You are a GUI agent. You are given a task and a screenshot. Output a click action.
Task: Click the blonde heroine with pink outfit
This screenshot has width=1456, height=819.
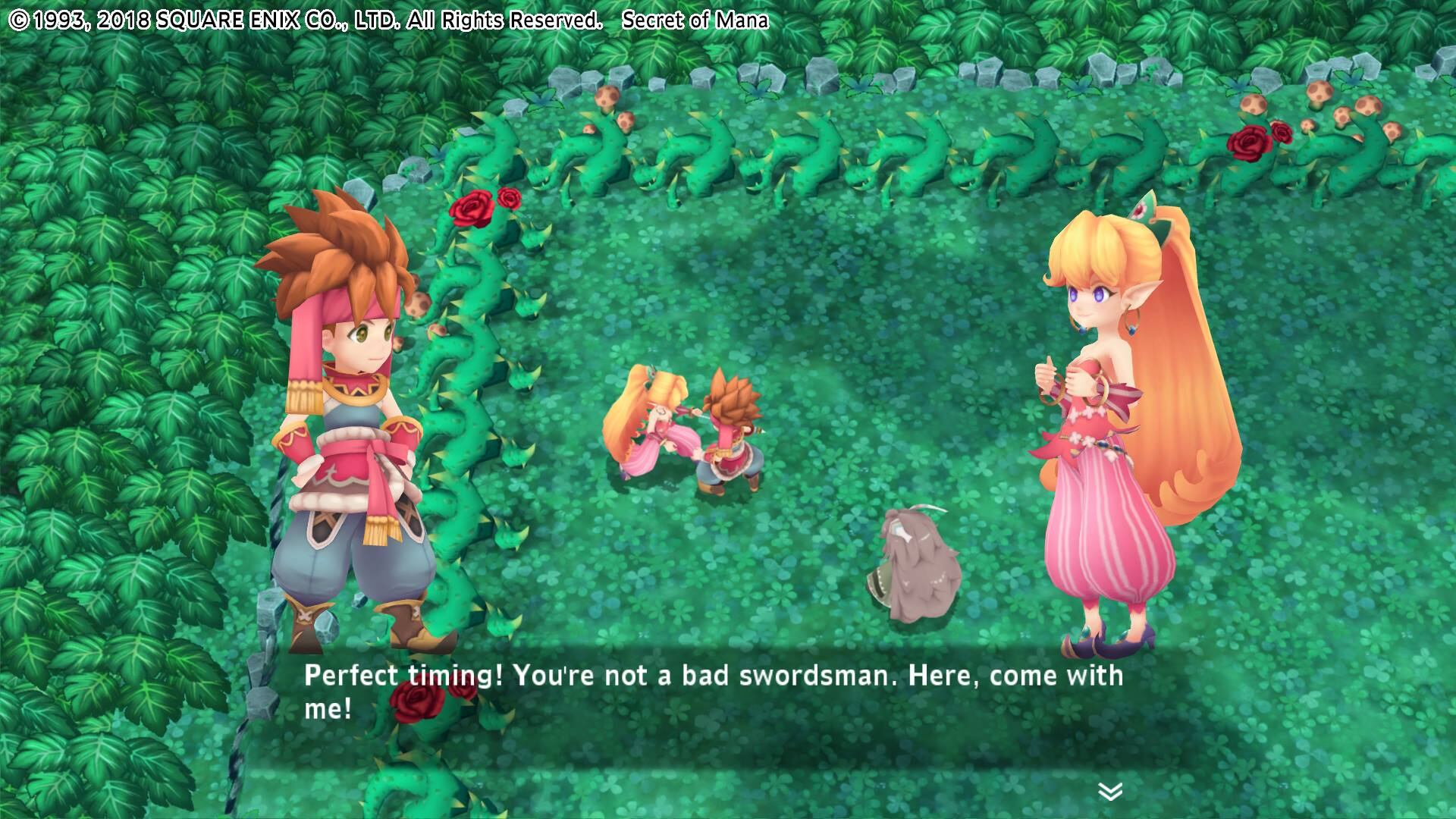(1107, 455)
